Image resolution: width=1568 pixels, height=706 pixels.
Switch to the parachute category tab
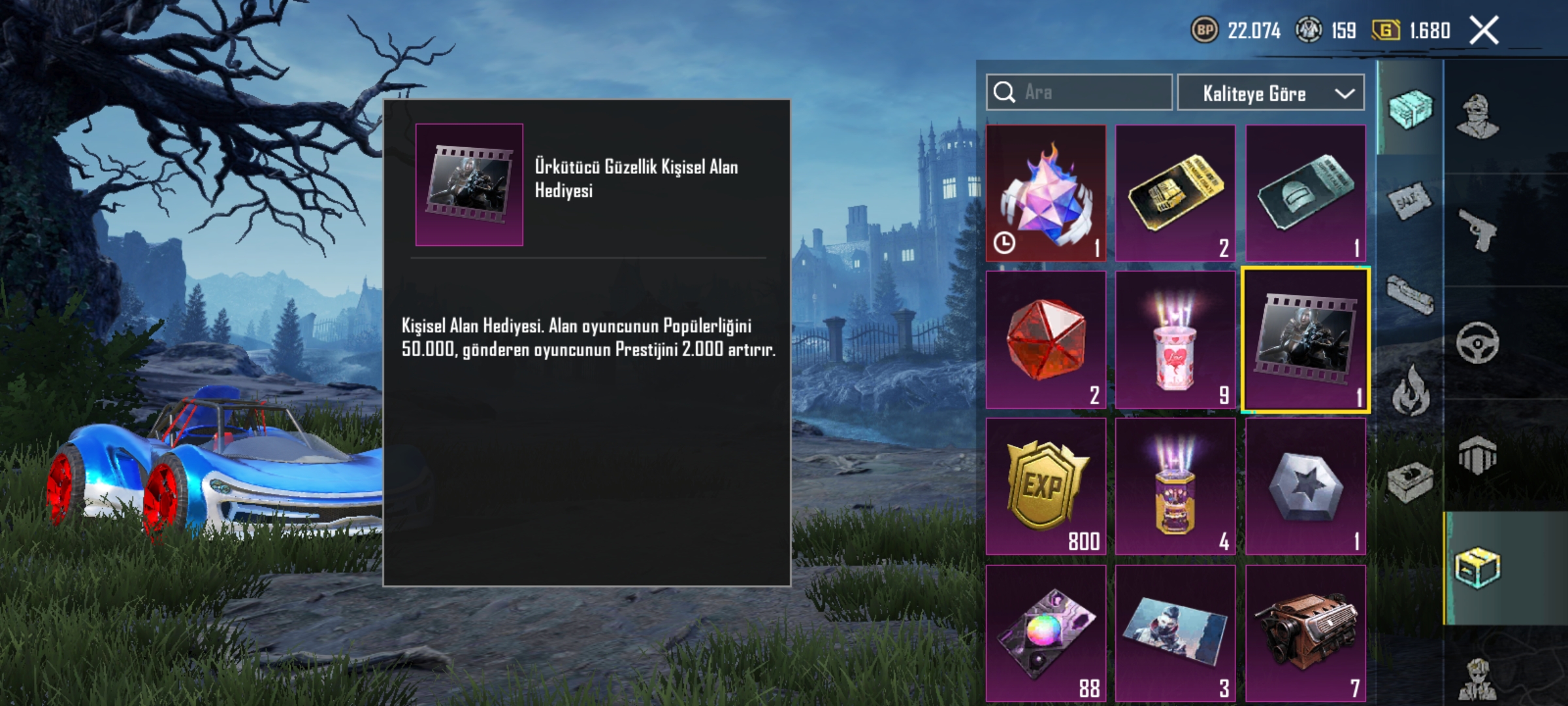click(x=1478, y=454)
